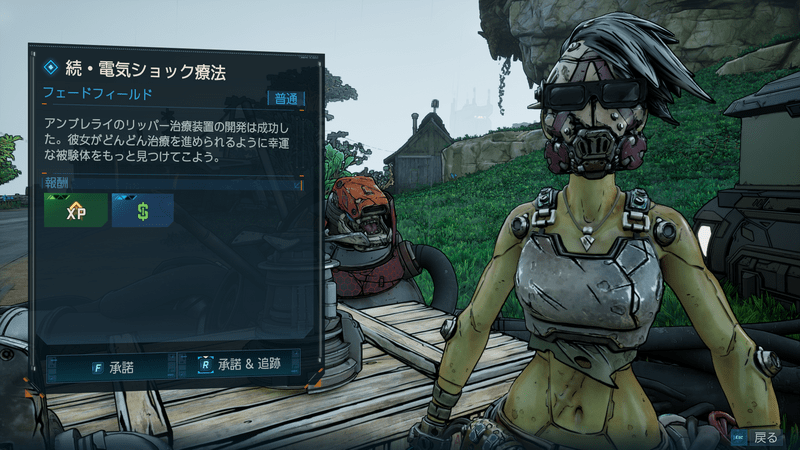Select the XP reward icon
The width and height of the screenshot is (800, 450).
[x=75, y=212]
